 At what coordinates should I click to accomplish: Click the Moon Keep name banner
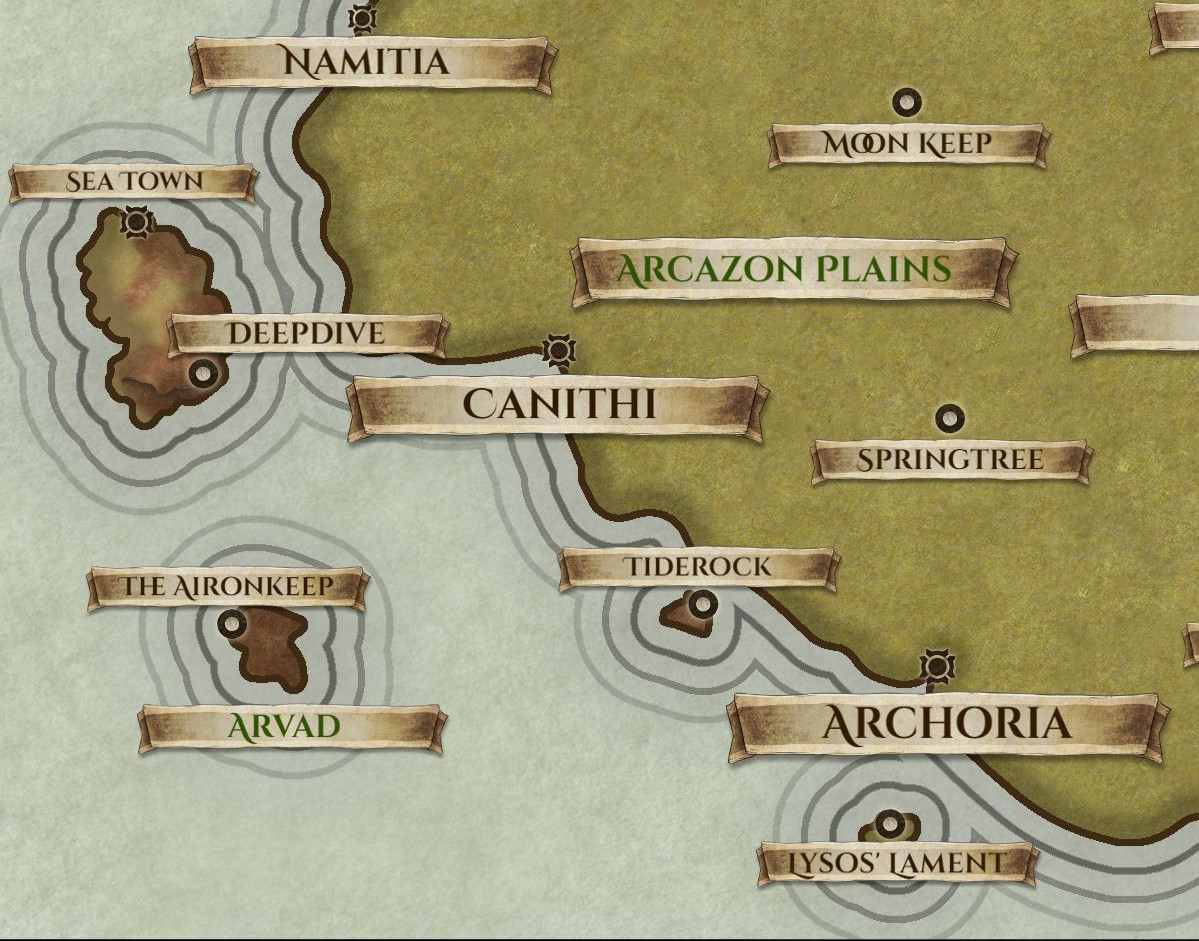point(907,144)
